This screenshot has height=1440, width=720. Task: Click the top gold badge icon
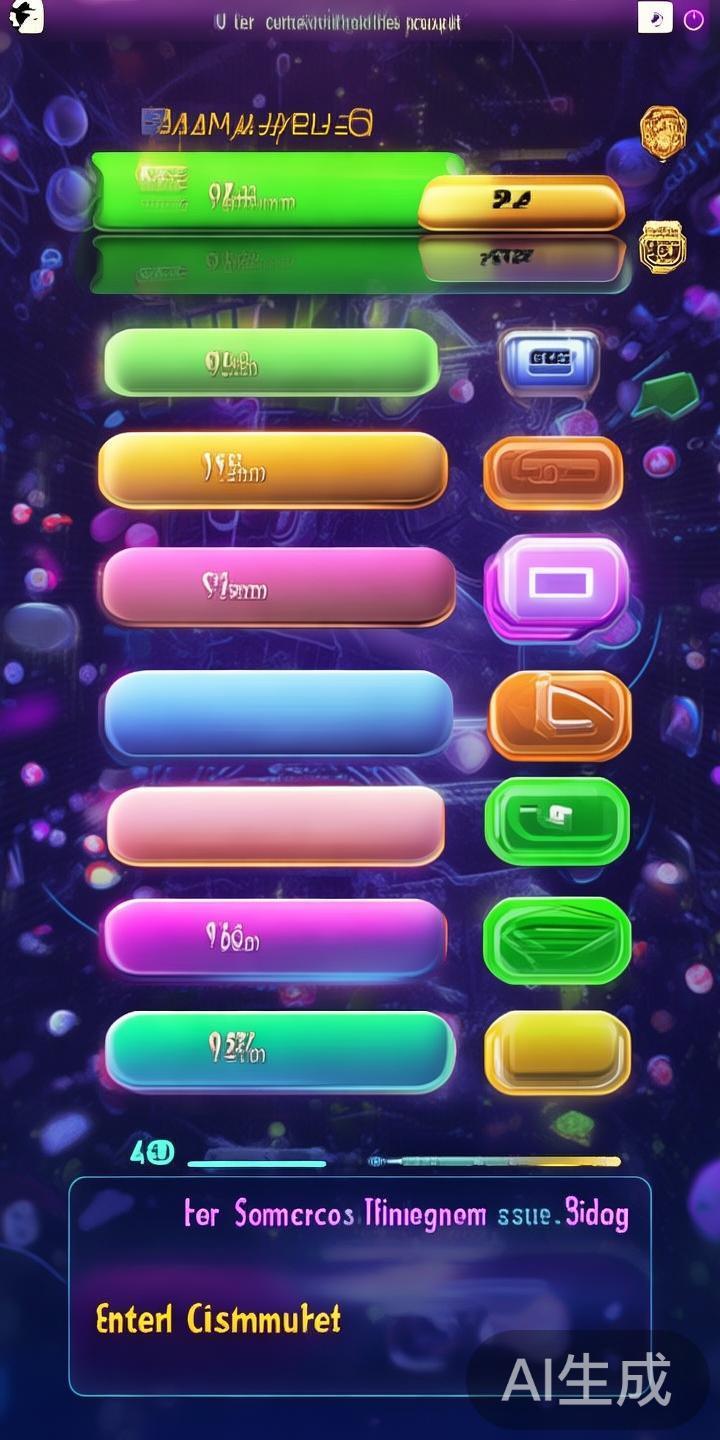point(663,133)
